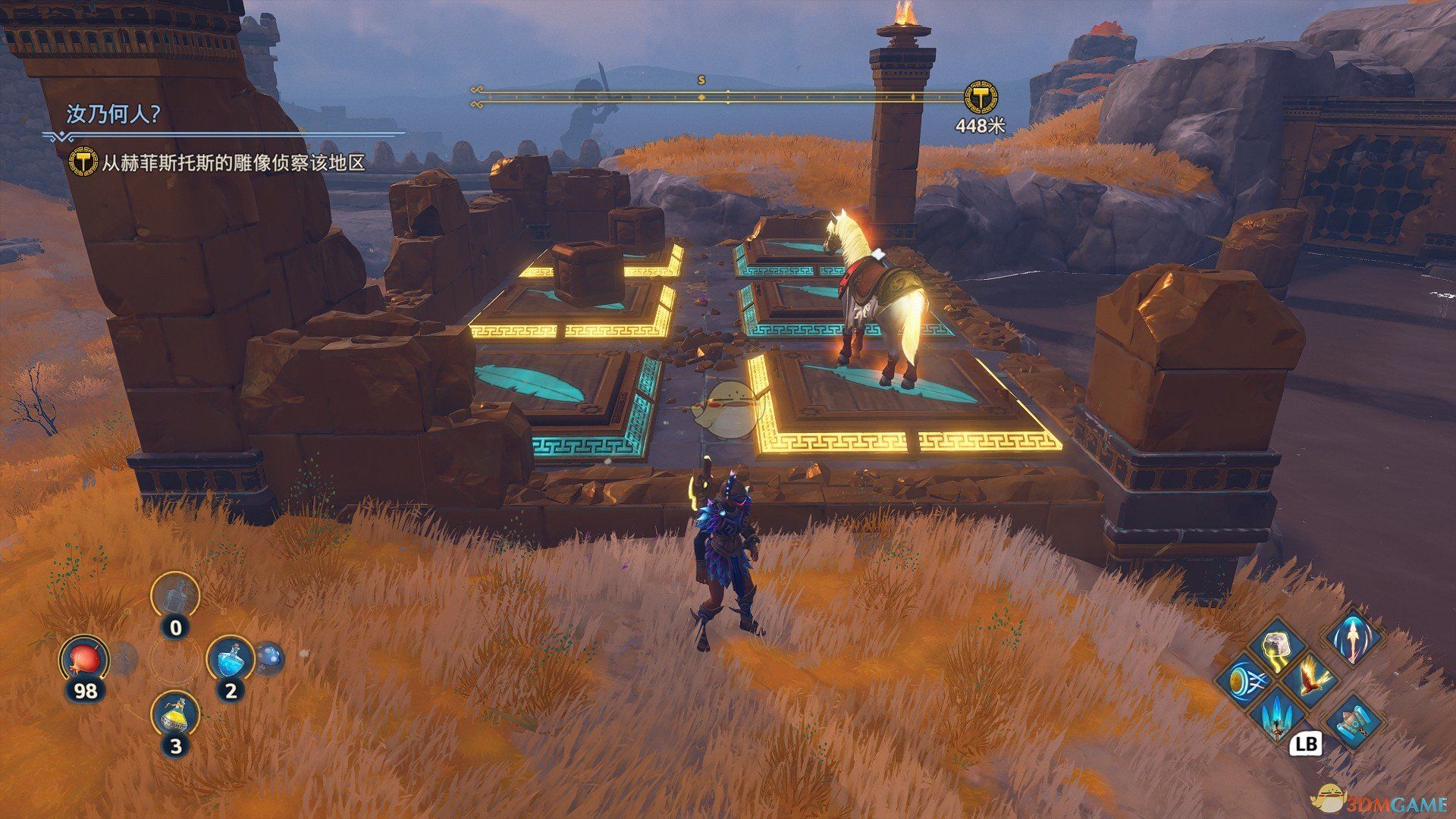Screen dimensions: 1456x819
Task: Choose the yellow potion in the urn flask
Action: (175, 714)
